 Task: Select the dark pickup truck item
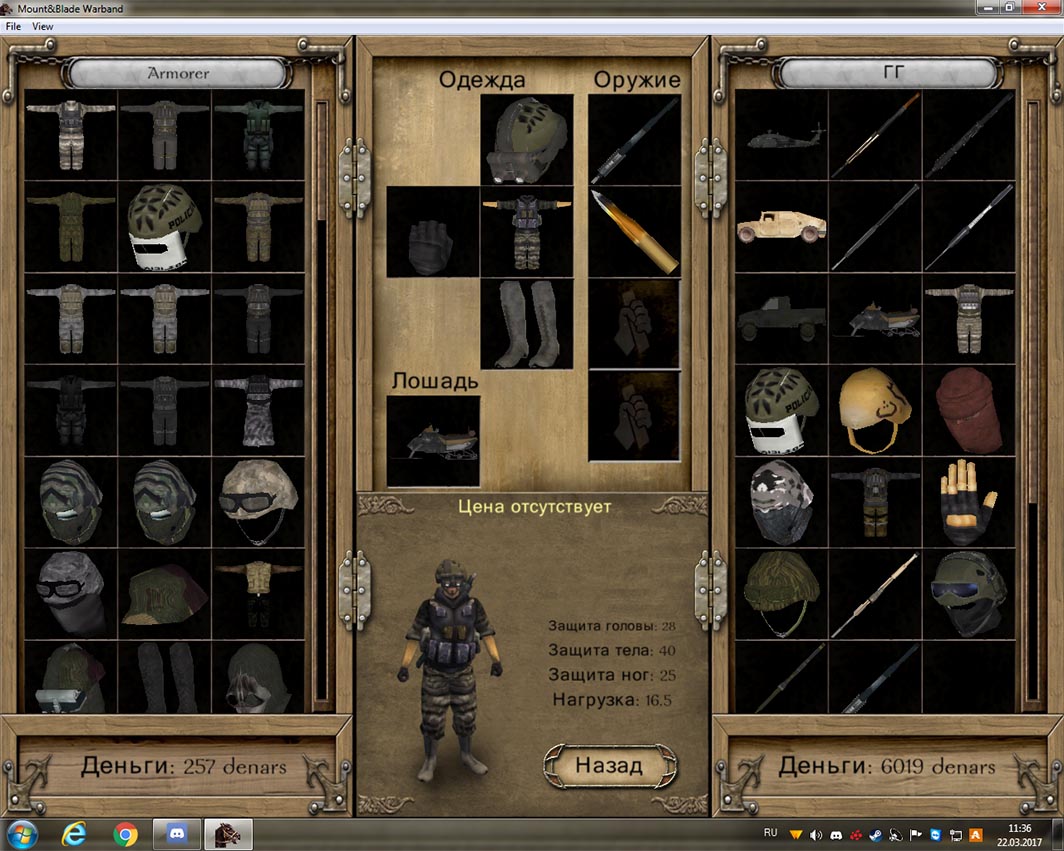point(781,319)
